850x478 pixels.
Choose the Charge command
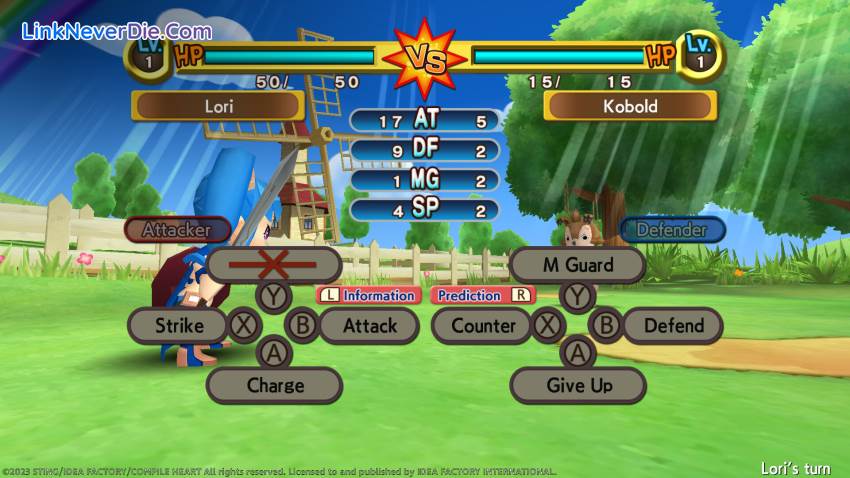click(275, 385)
